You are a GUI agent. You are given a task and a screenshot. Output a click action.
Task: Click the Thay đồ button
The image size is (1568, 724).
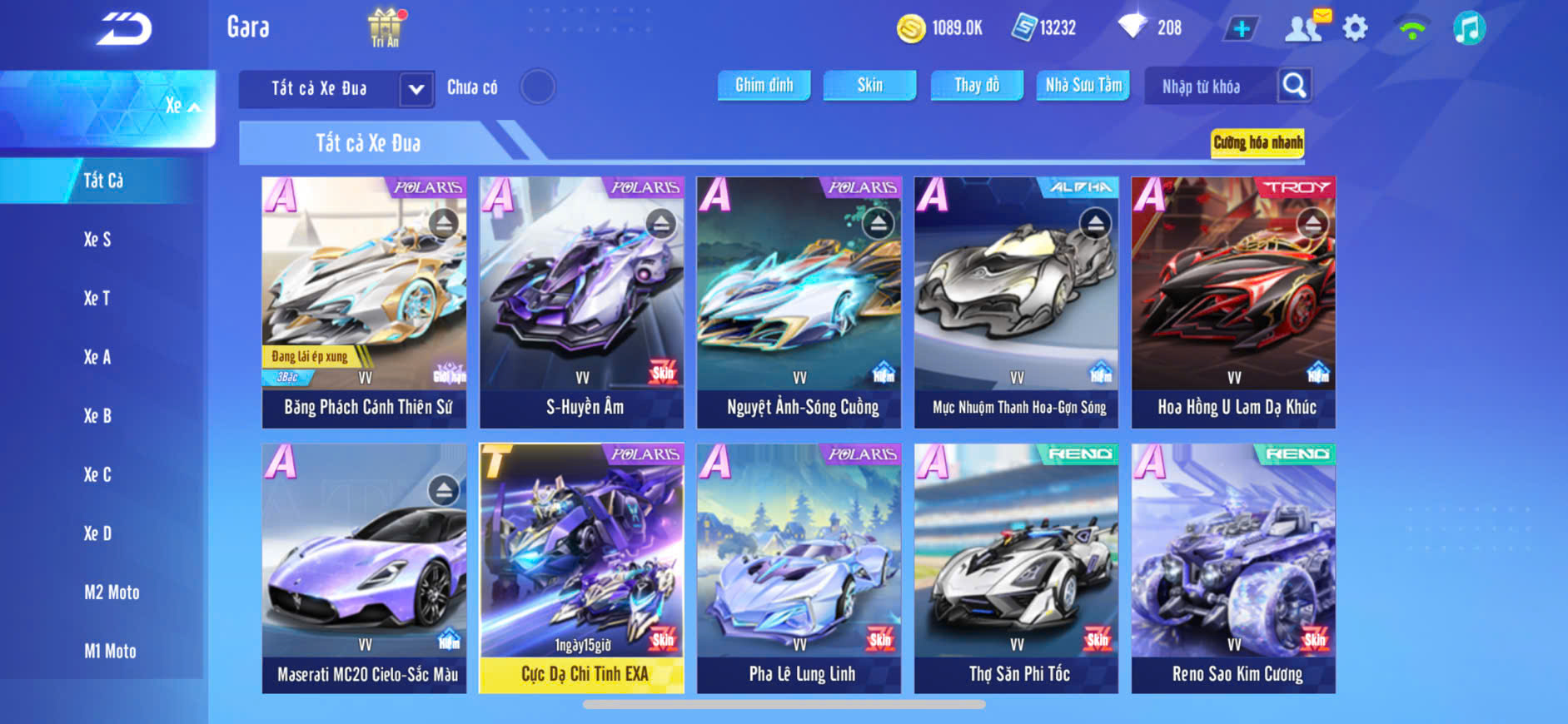pos(977,85)
